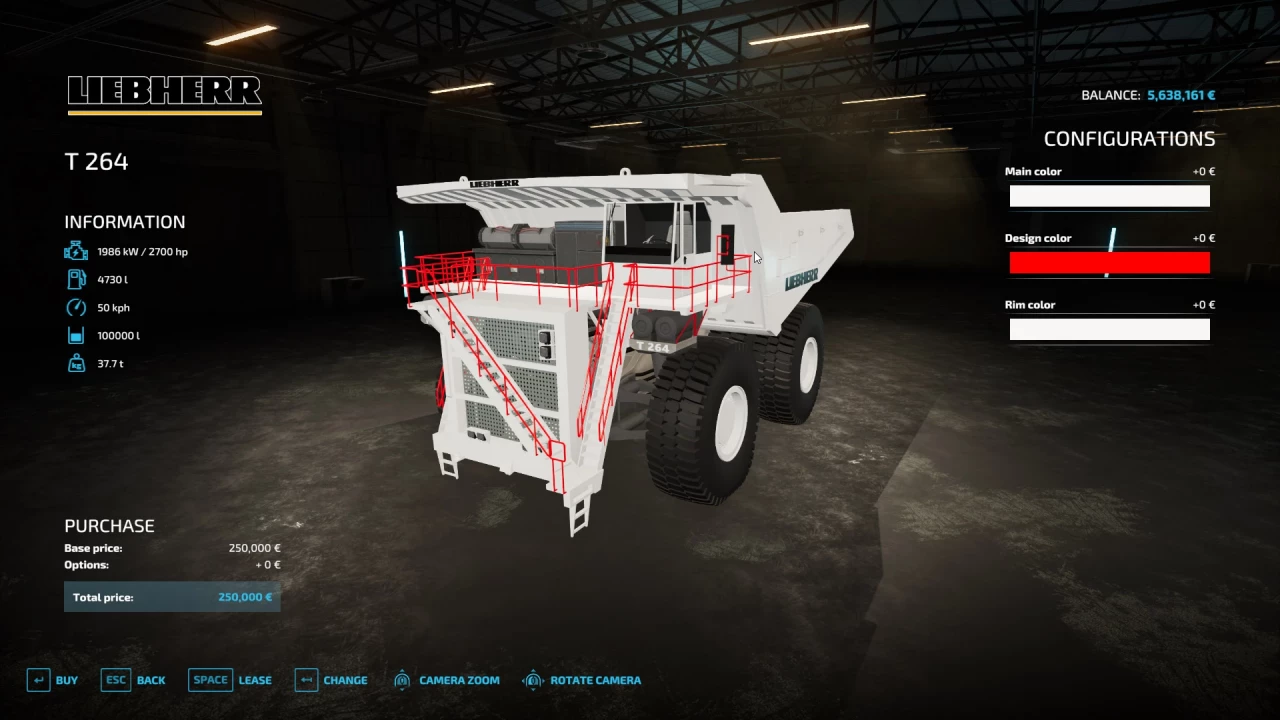The height and width of the screenshot is (720, 1280).
Task: Select the weight icon beside 37.7 t
Action: tap(75, 363)
